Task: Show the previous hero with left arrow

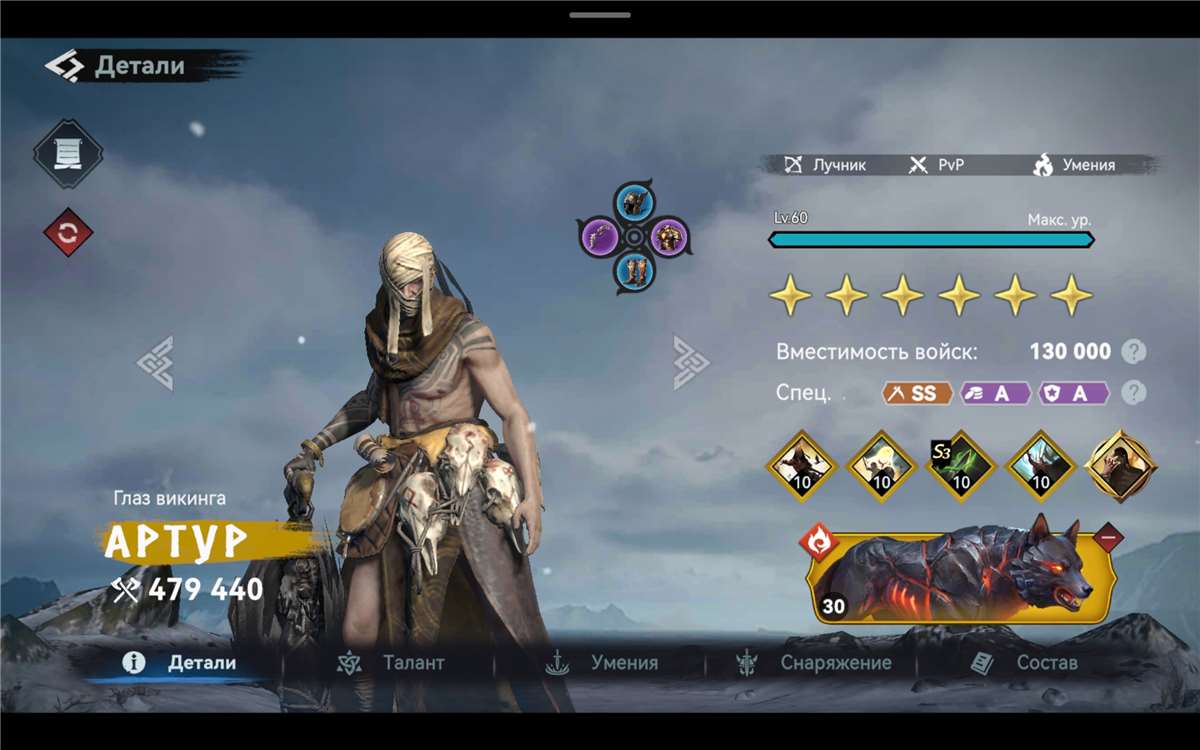Action: tap(155, 362)
